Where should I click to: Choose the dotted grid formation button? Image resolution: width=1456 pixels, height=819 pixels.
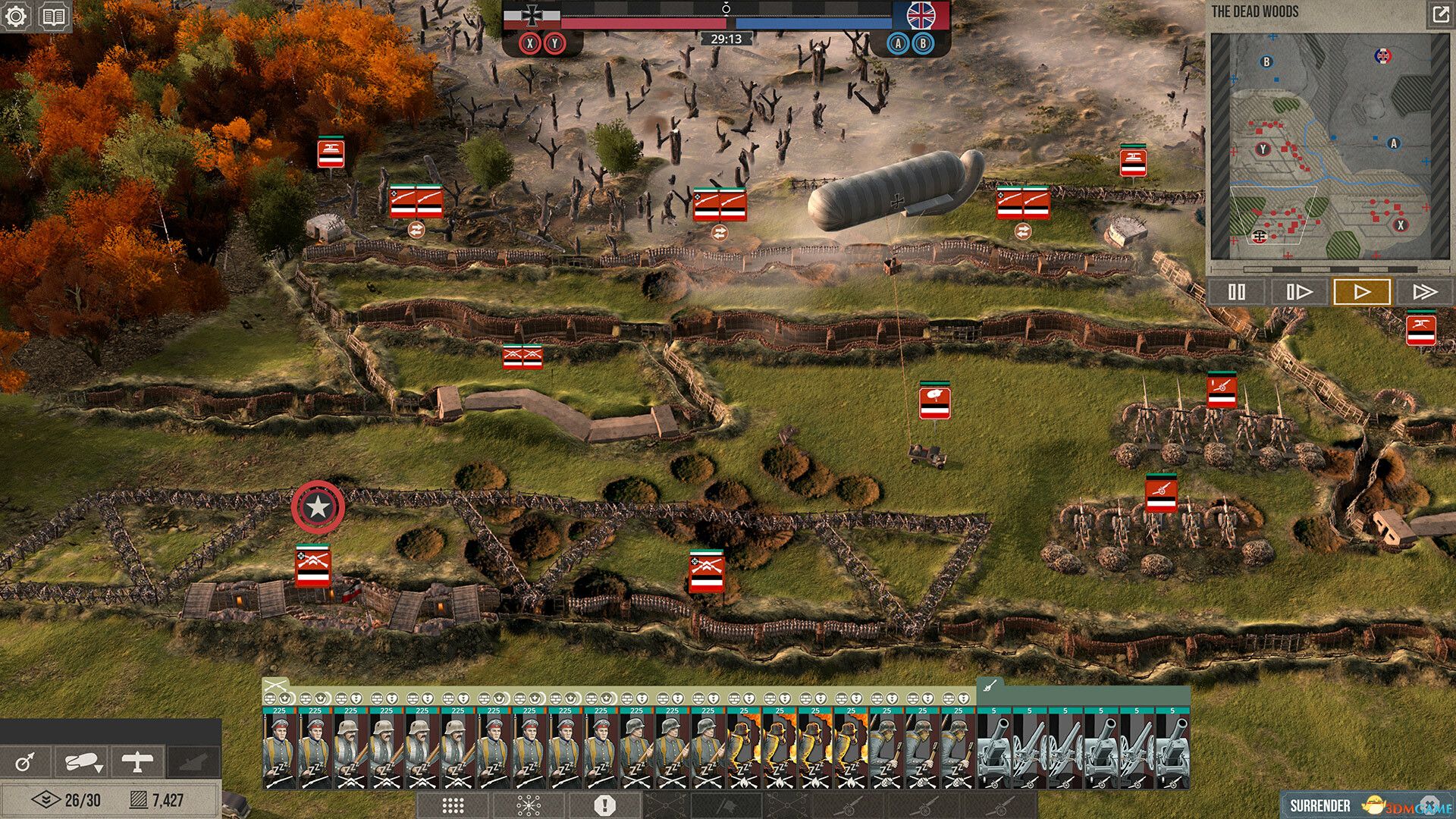[x=453, y=805]
